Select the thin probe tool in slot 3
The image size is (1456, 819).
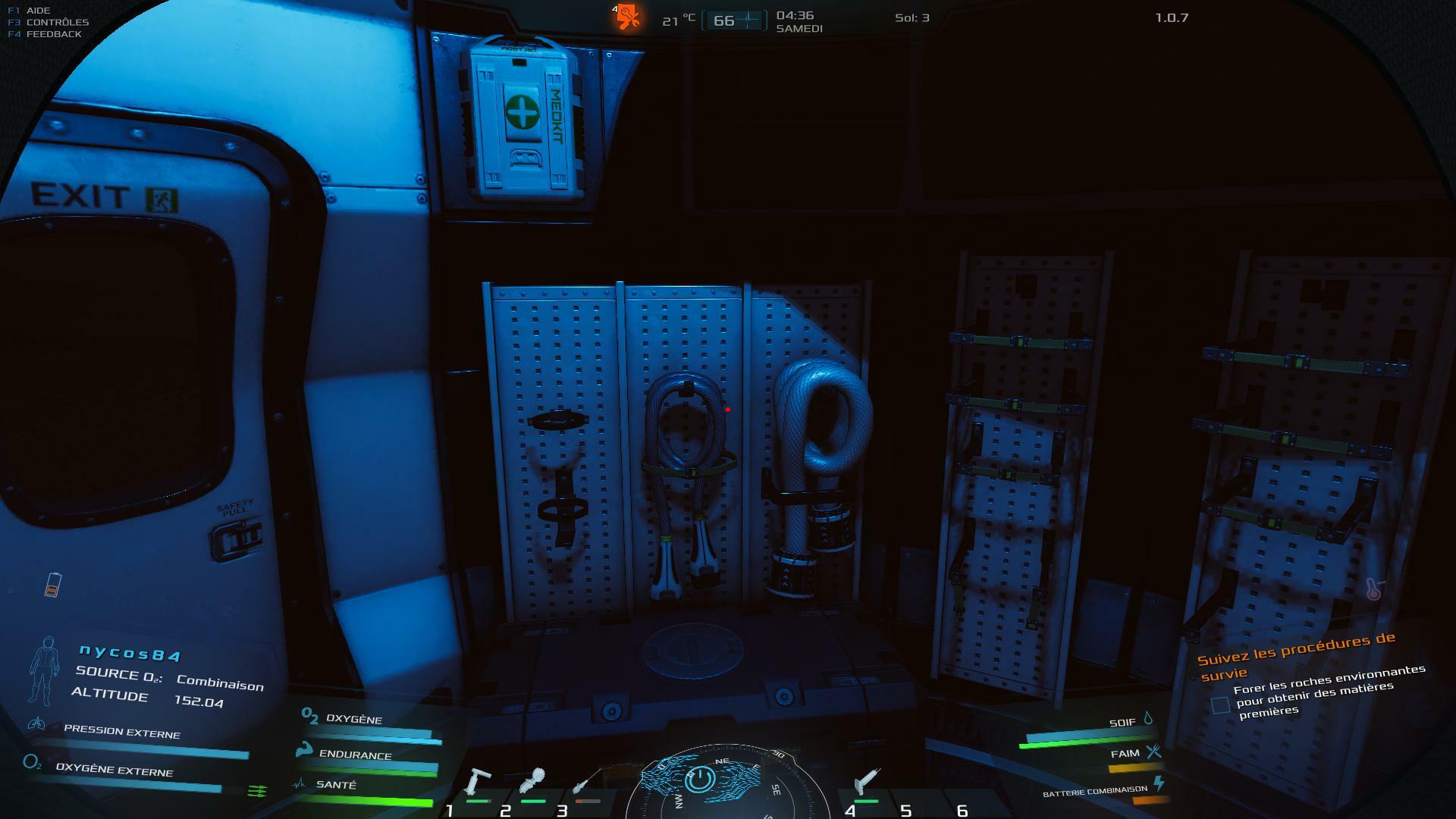point(587,781)
